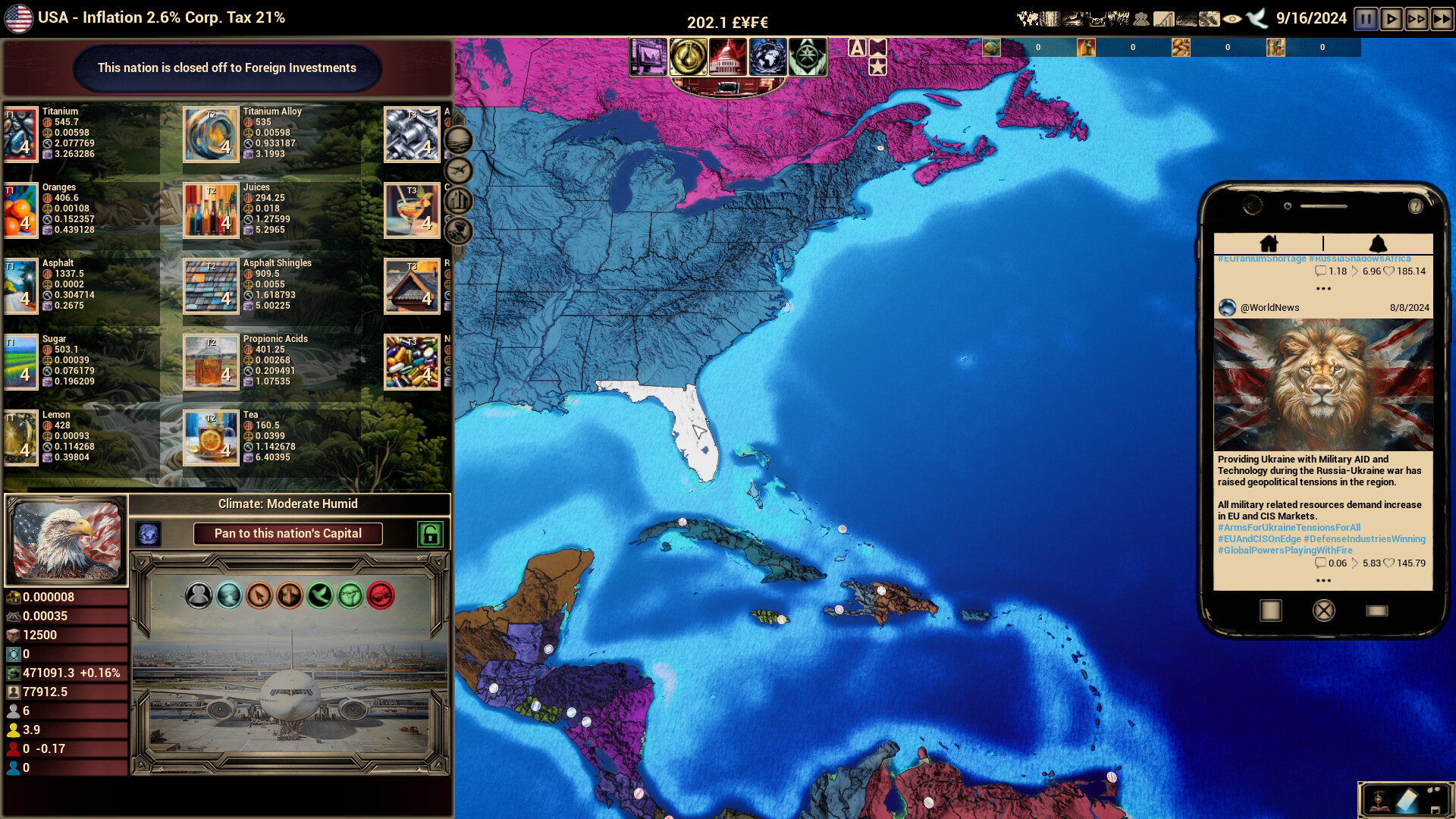
Task: Click the Pan to this nation's Capital button
Action: click(x=287, y=534)
